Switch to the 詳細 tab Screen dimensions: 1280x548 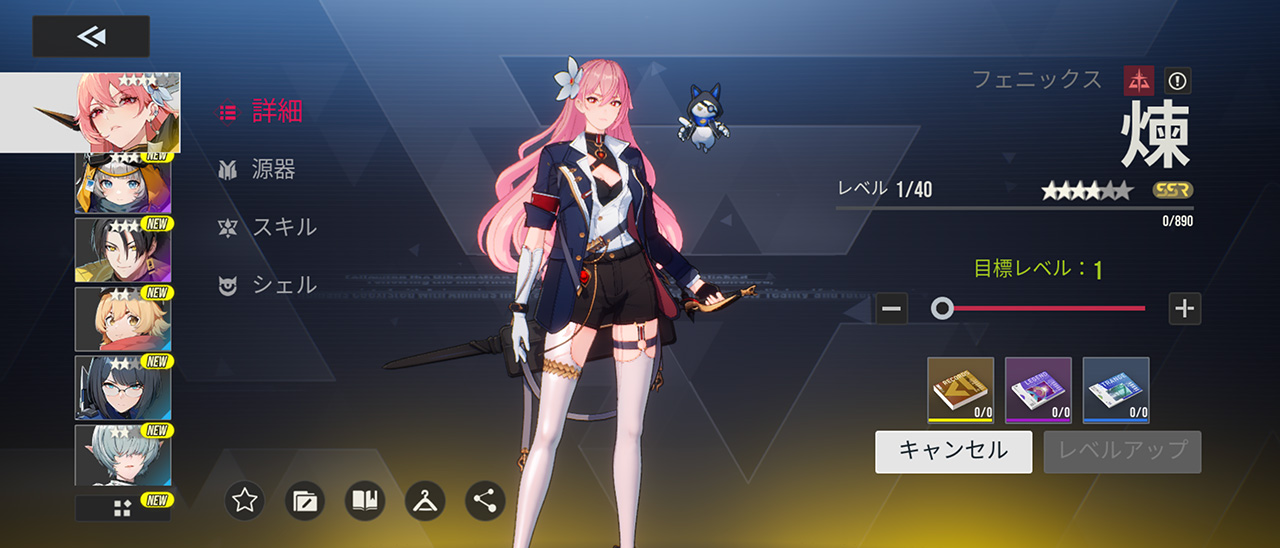click(262, 112)
